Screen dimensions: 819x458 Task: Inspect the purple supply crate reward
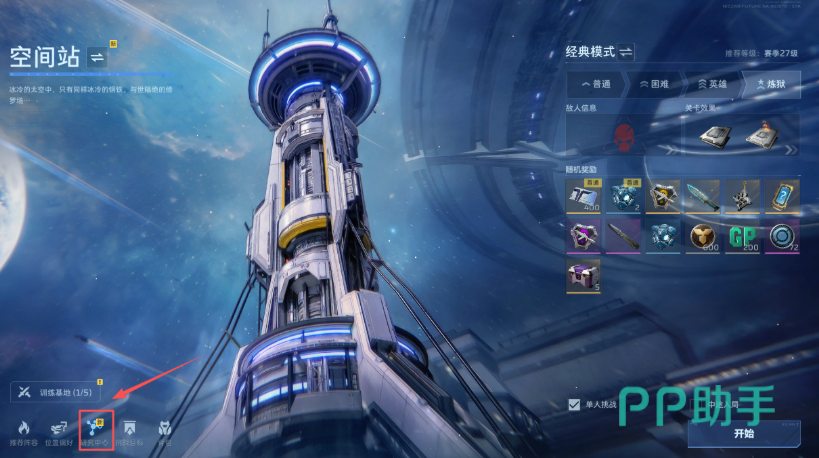coord(583,277)
